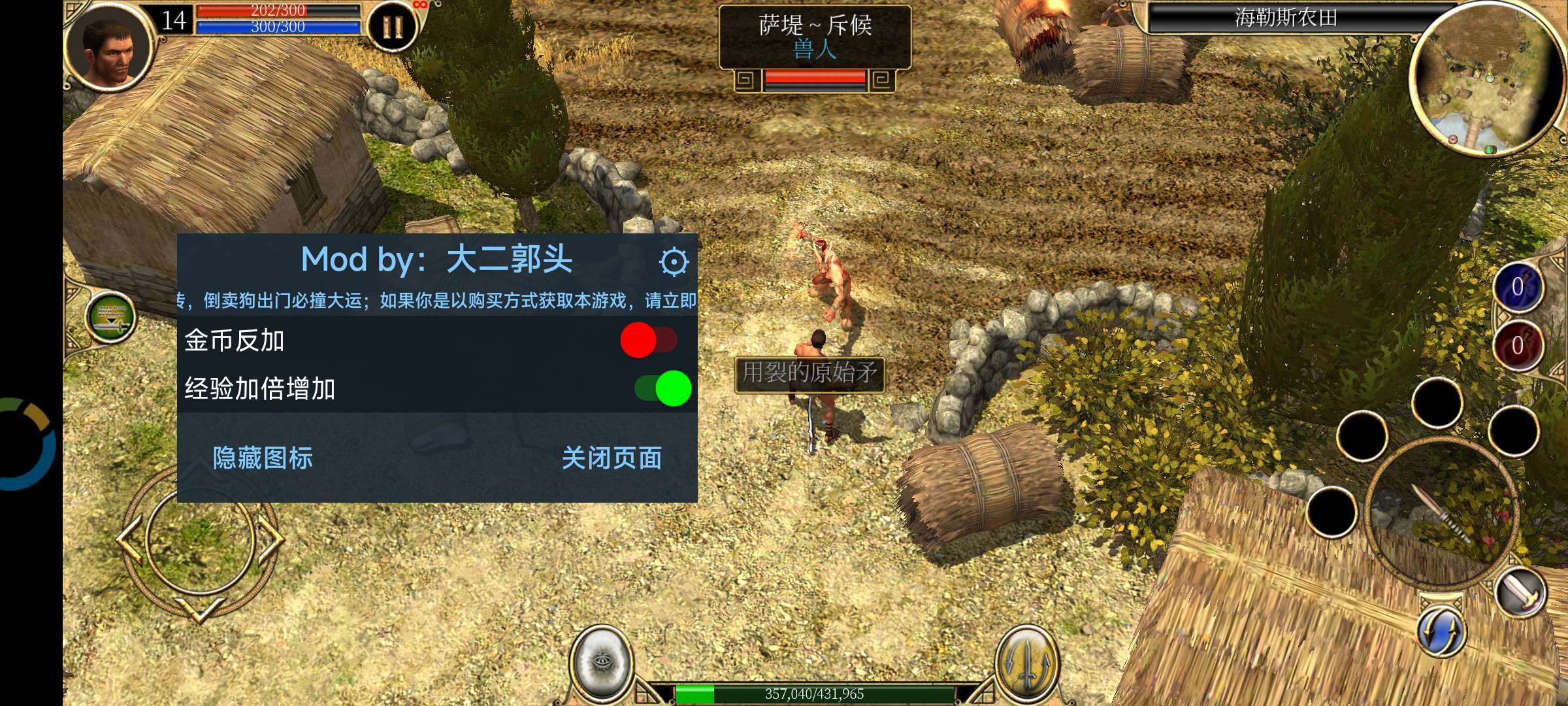Pause the game
This screenshot has height=706, width=1568.
pyautogui.click(x=392, y=27)
